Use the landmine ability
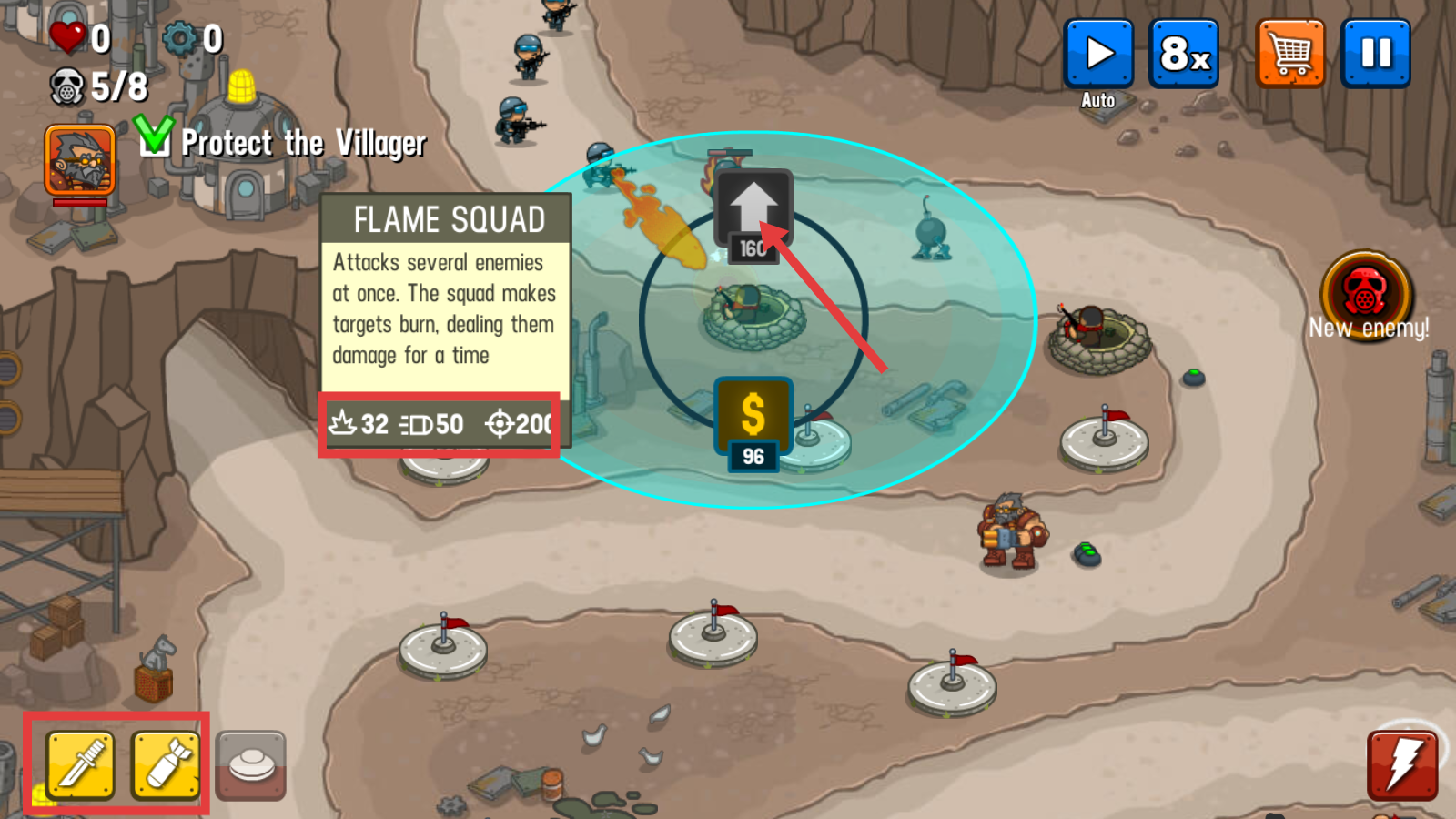 [x=251, y=764]
